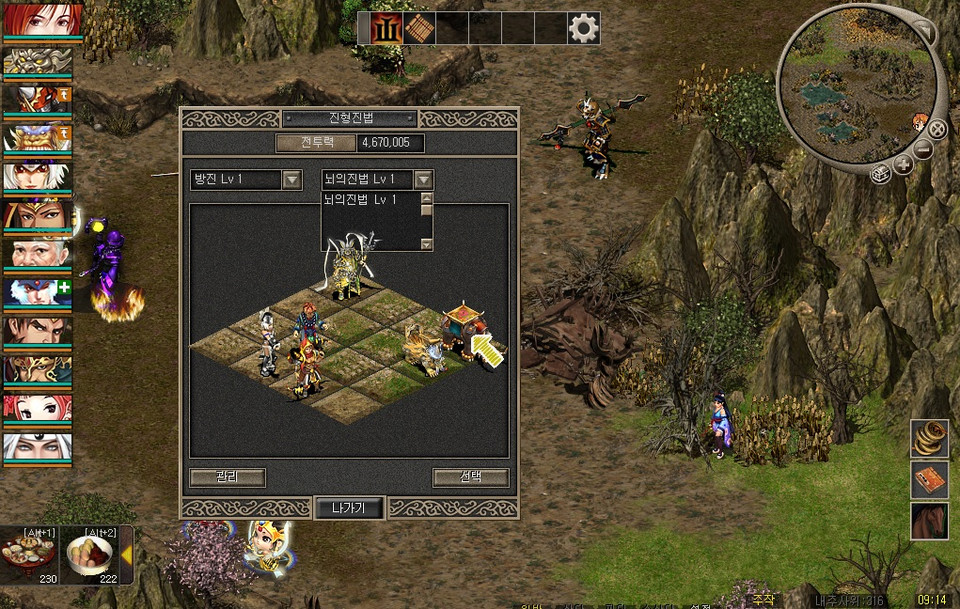Click the 선택 select button
This screenshot has height=609, width=960.
pos(470,477)
